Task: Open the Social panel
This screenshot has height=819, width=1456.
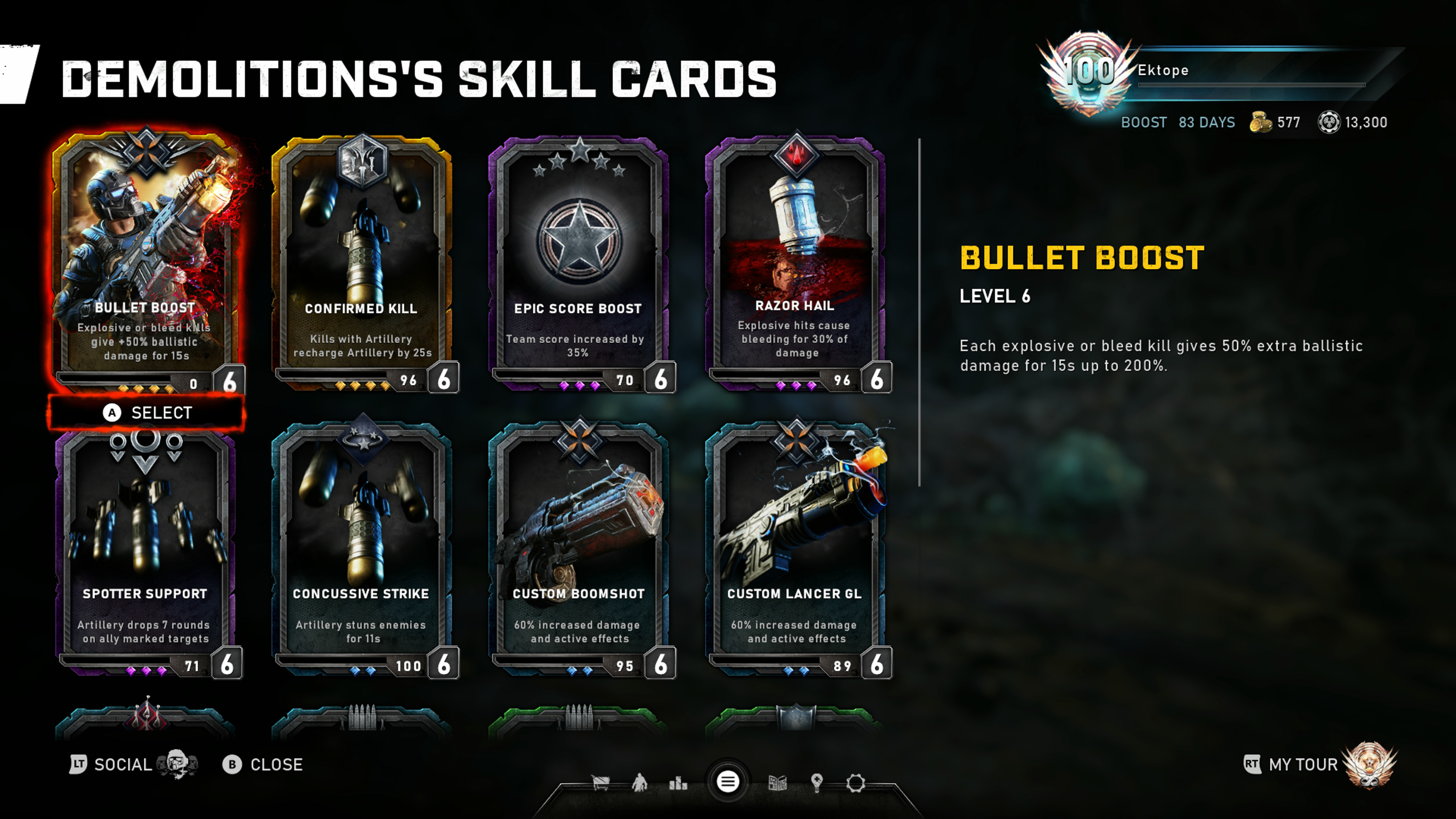Action: tap(121, 765)
